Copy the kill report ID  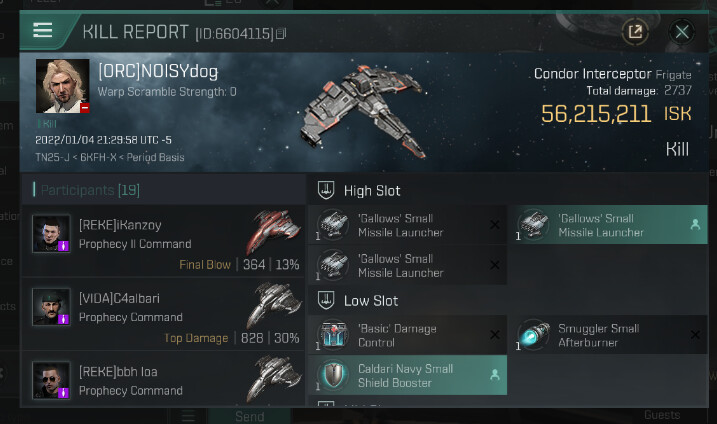pos(281,33)
